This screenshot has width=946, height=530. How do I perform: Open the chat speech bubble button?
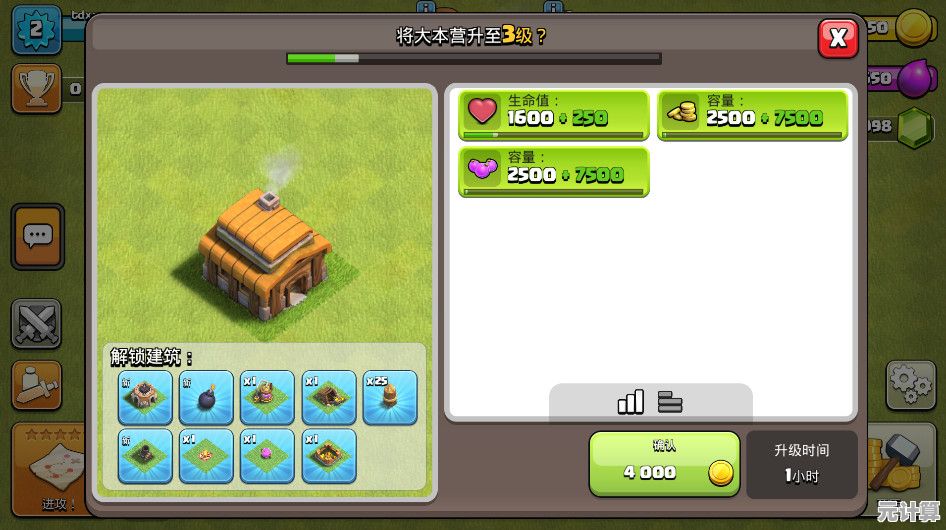[38, 237]
